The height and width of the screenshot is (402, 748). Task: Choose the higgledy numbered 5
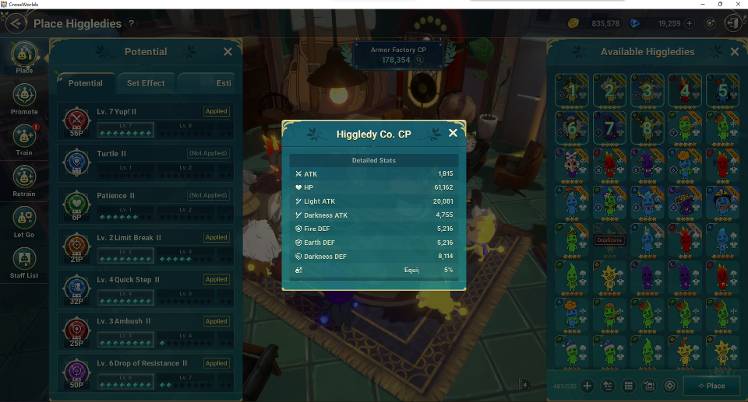pos(721,90)
